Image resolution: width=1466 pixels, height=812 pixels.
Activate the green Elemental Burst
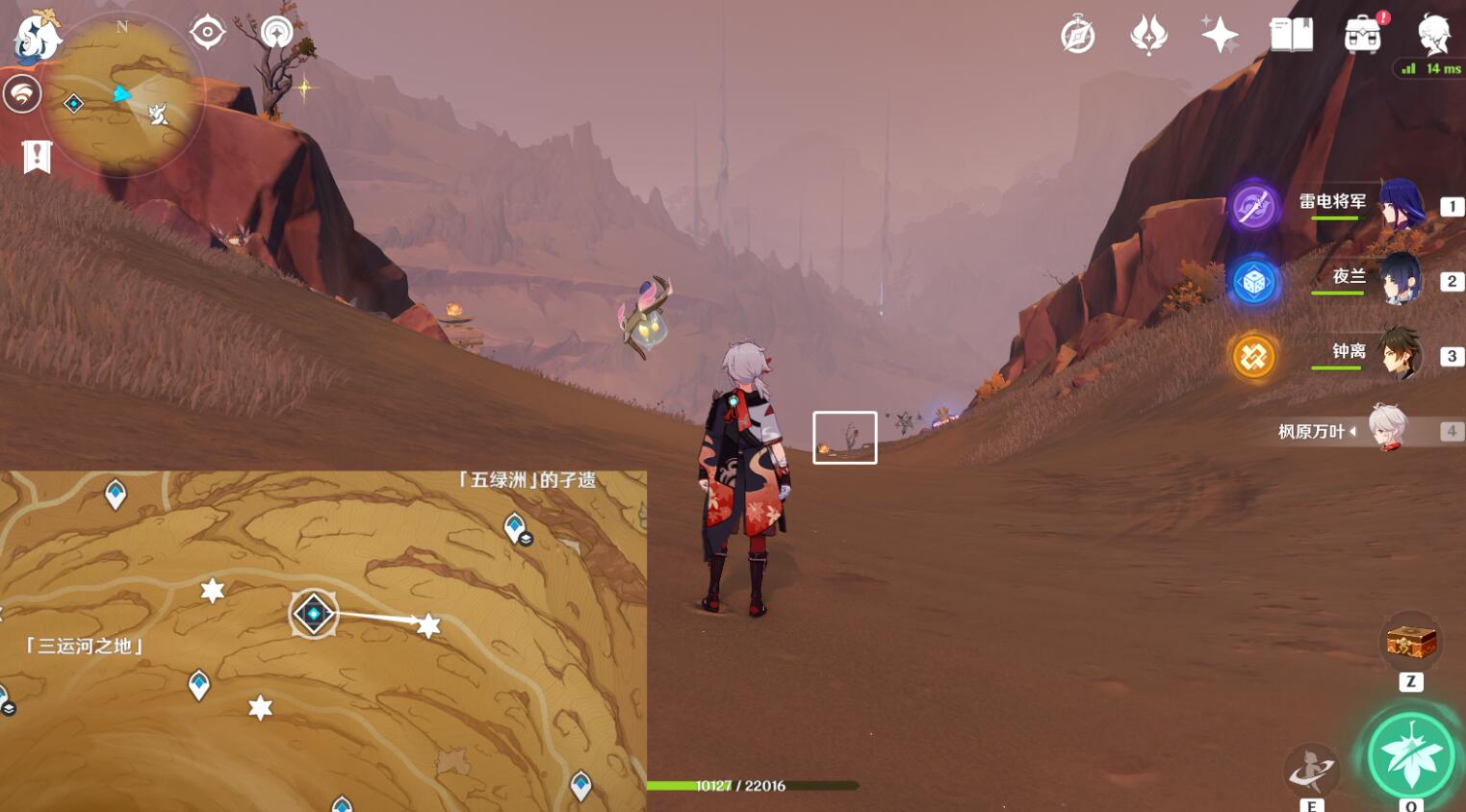[1411, 755]
